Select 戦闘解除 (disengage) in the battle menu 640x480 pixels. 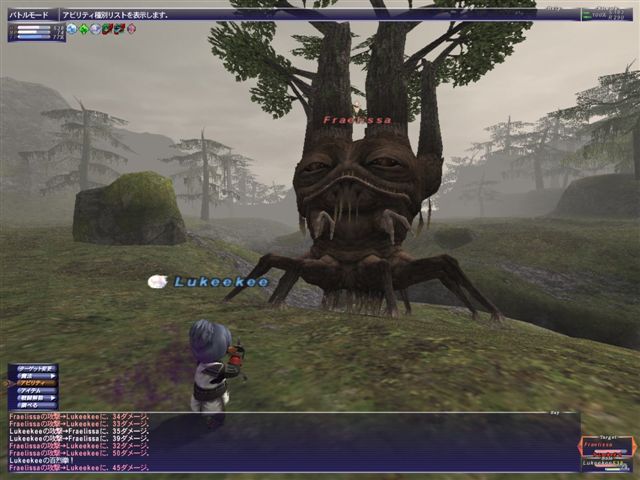coord(31,399)
